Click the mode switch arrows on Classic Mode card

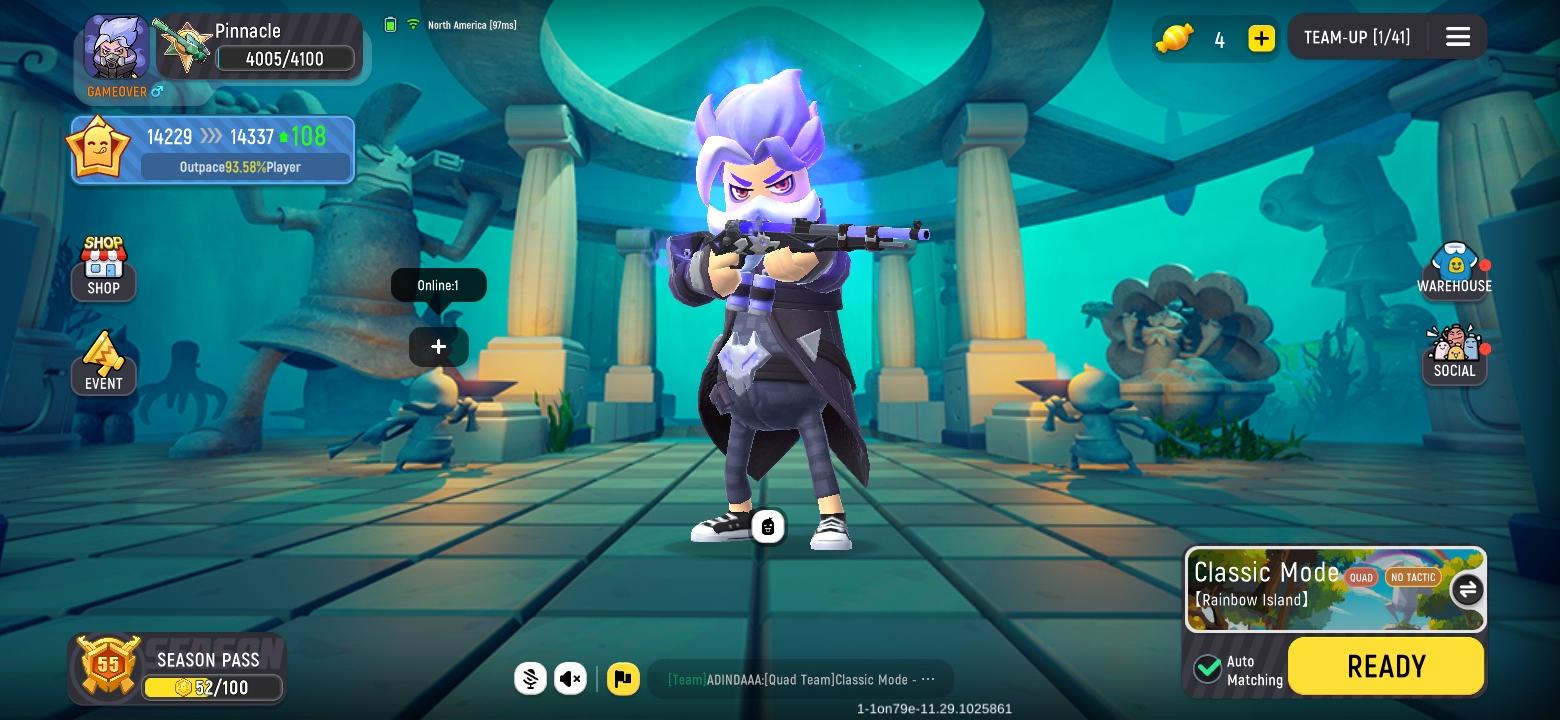1466,590
